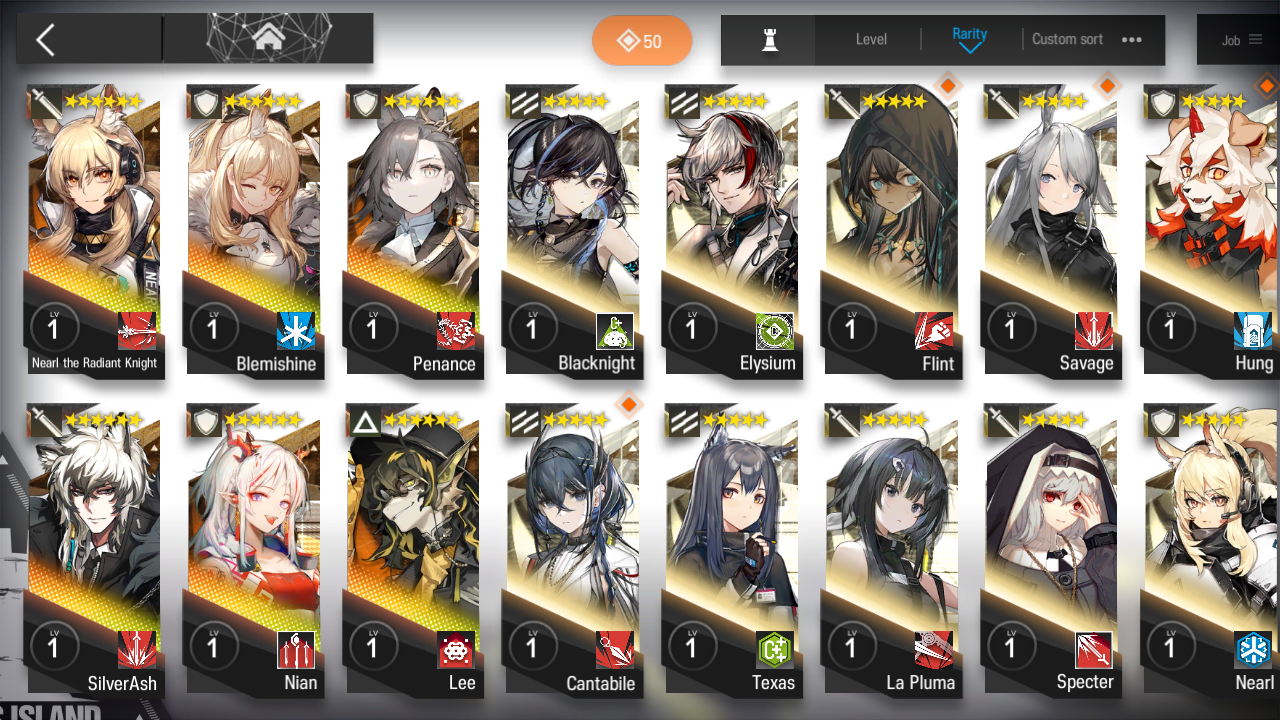Sort operators by Level
Image resolution: width=1280 pixels, height=720 pixels.
pos(871,40)
